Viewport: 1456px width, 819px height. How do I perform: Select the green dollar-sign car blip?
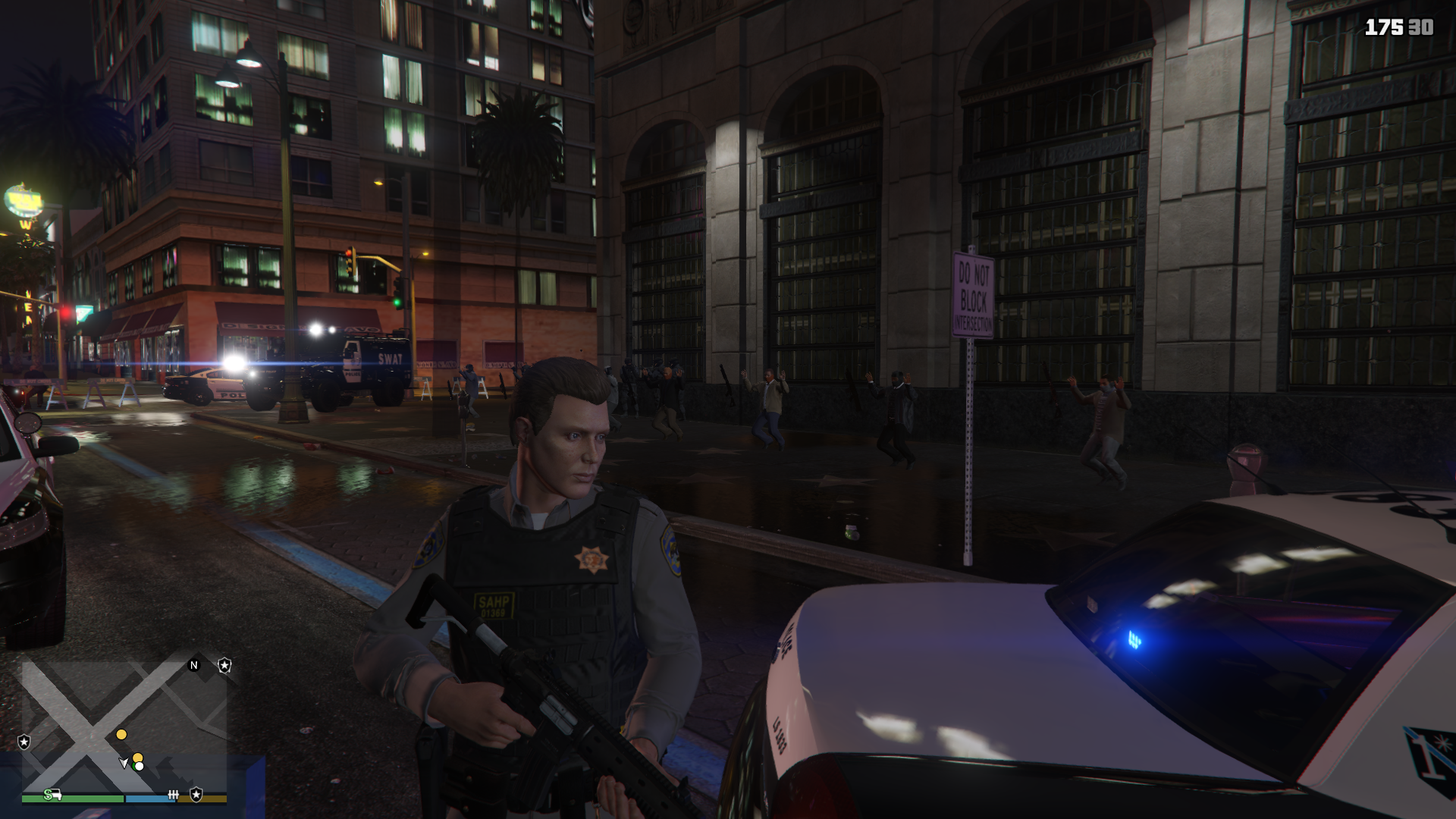(x=52, y=794)
